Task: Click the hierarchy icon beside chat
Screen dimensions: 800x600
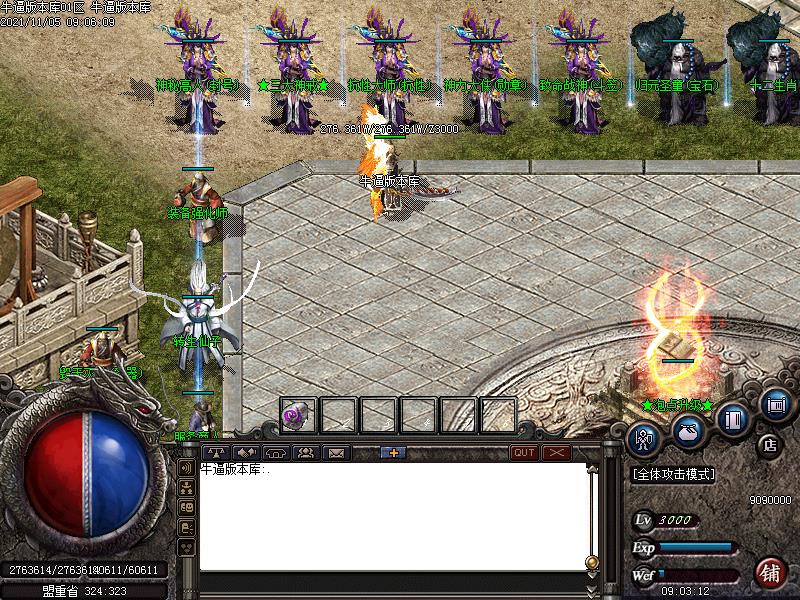Action: (x=186, y=487)
